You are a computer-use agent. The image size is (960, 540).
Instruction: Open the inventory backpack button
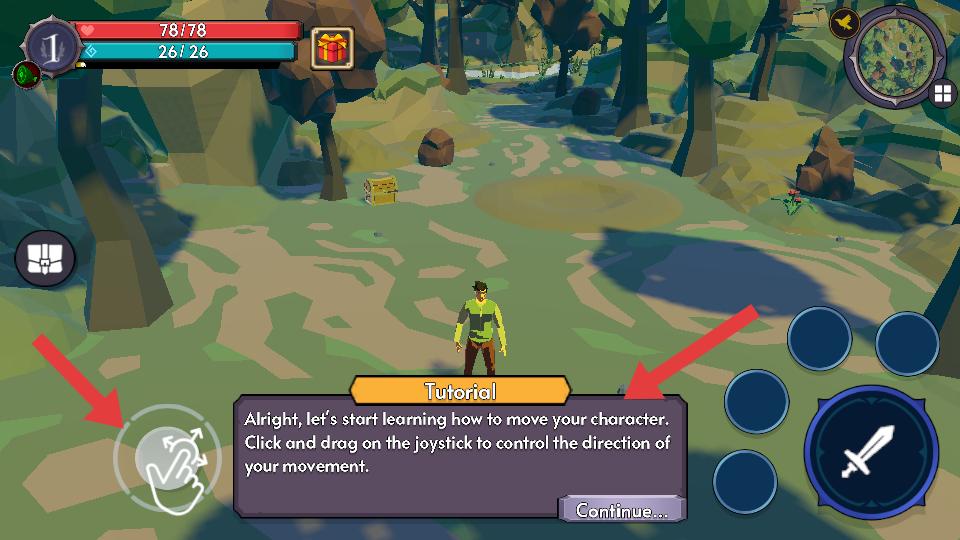coord(45,258)
